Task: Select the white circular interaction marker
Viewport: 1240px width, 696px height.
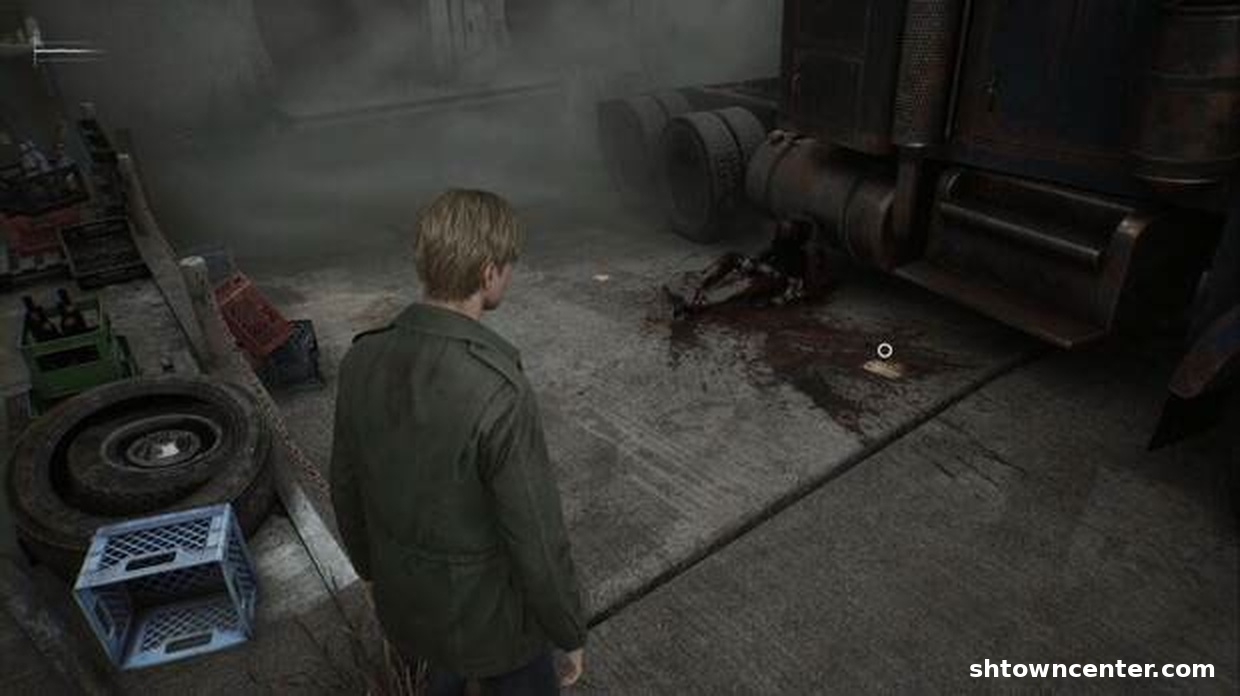Action: 884,350
